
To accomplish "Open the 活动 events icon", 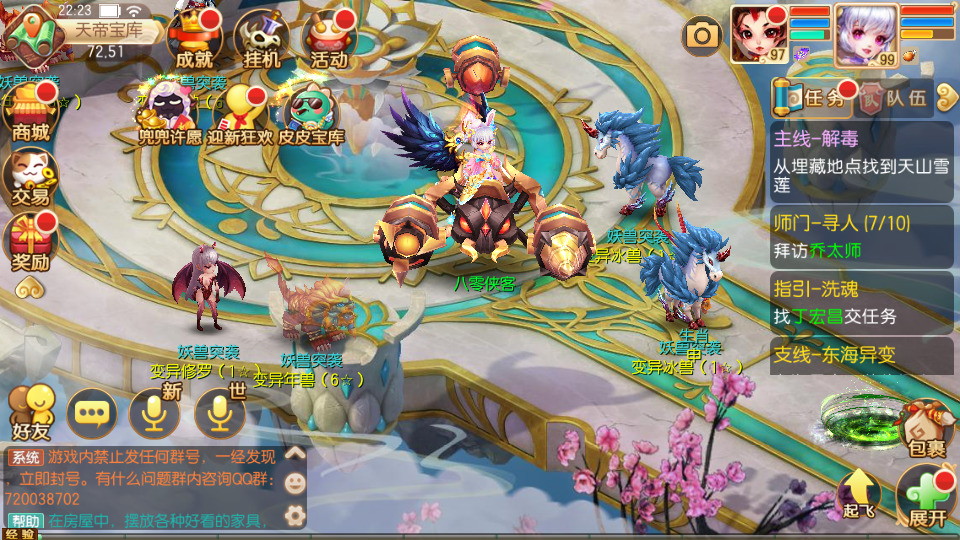I will (x=329, y=40).
